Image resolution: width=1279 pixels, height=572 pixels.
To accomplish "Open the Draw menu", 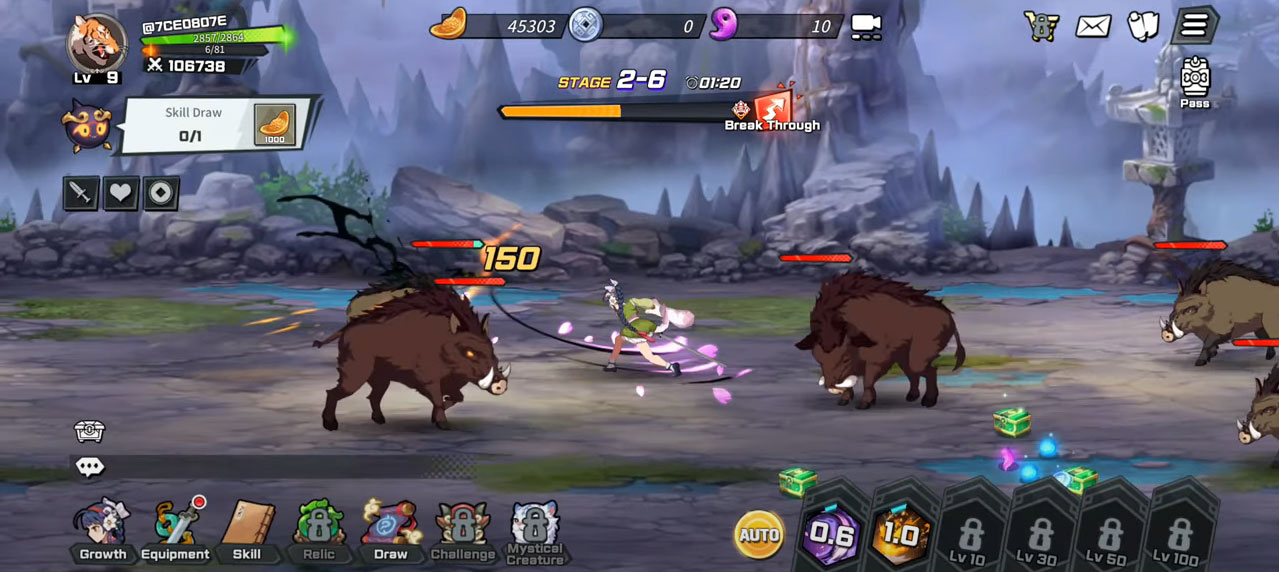I will 390,530.
